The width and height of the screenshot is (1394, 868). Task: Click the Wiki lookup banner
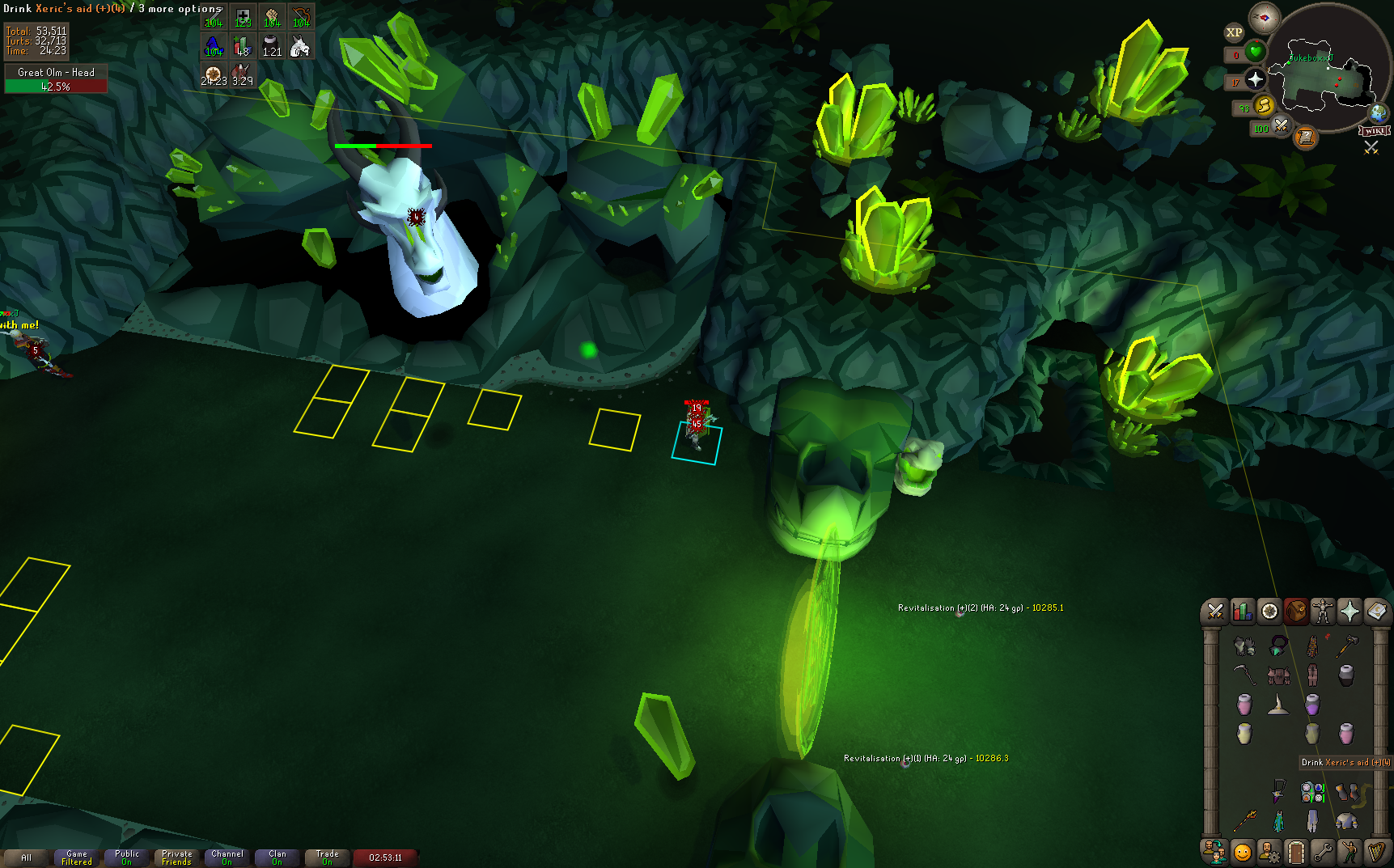(1375, 131)
